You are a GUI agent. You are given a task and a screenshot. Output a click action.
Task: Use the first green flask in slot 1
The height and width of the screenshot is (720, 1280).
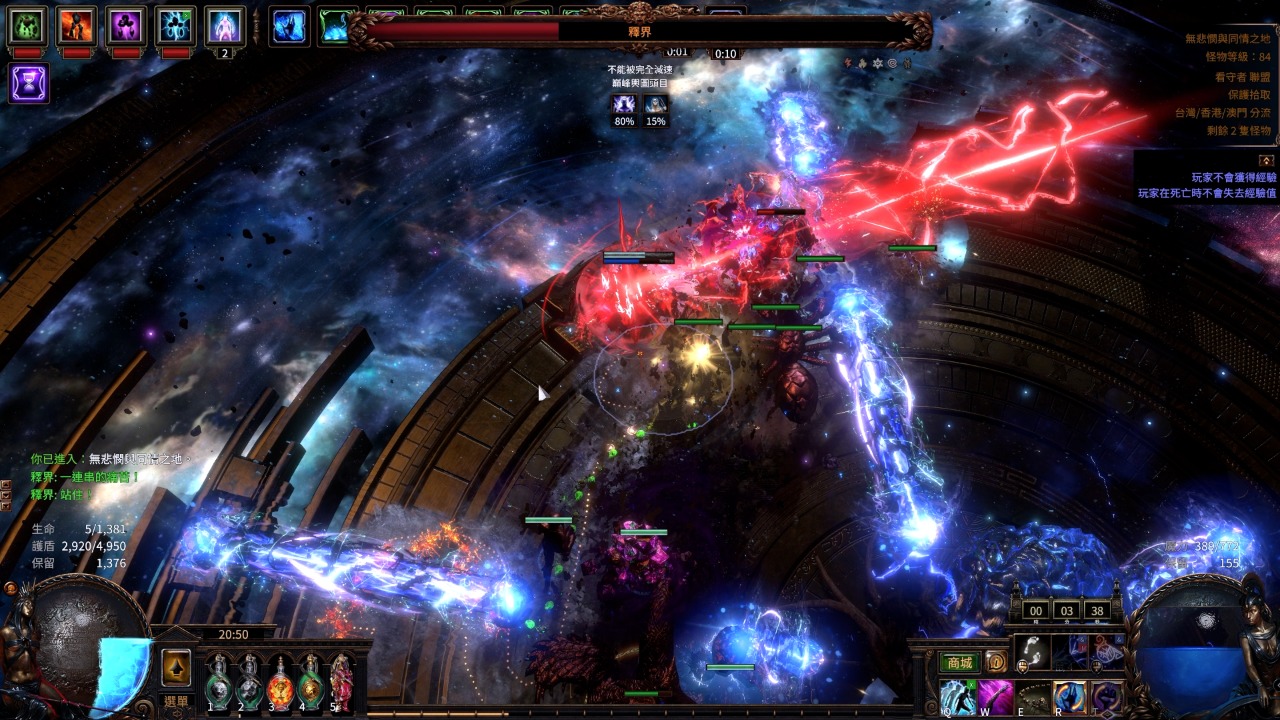click(x=219, y=681)
